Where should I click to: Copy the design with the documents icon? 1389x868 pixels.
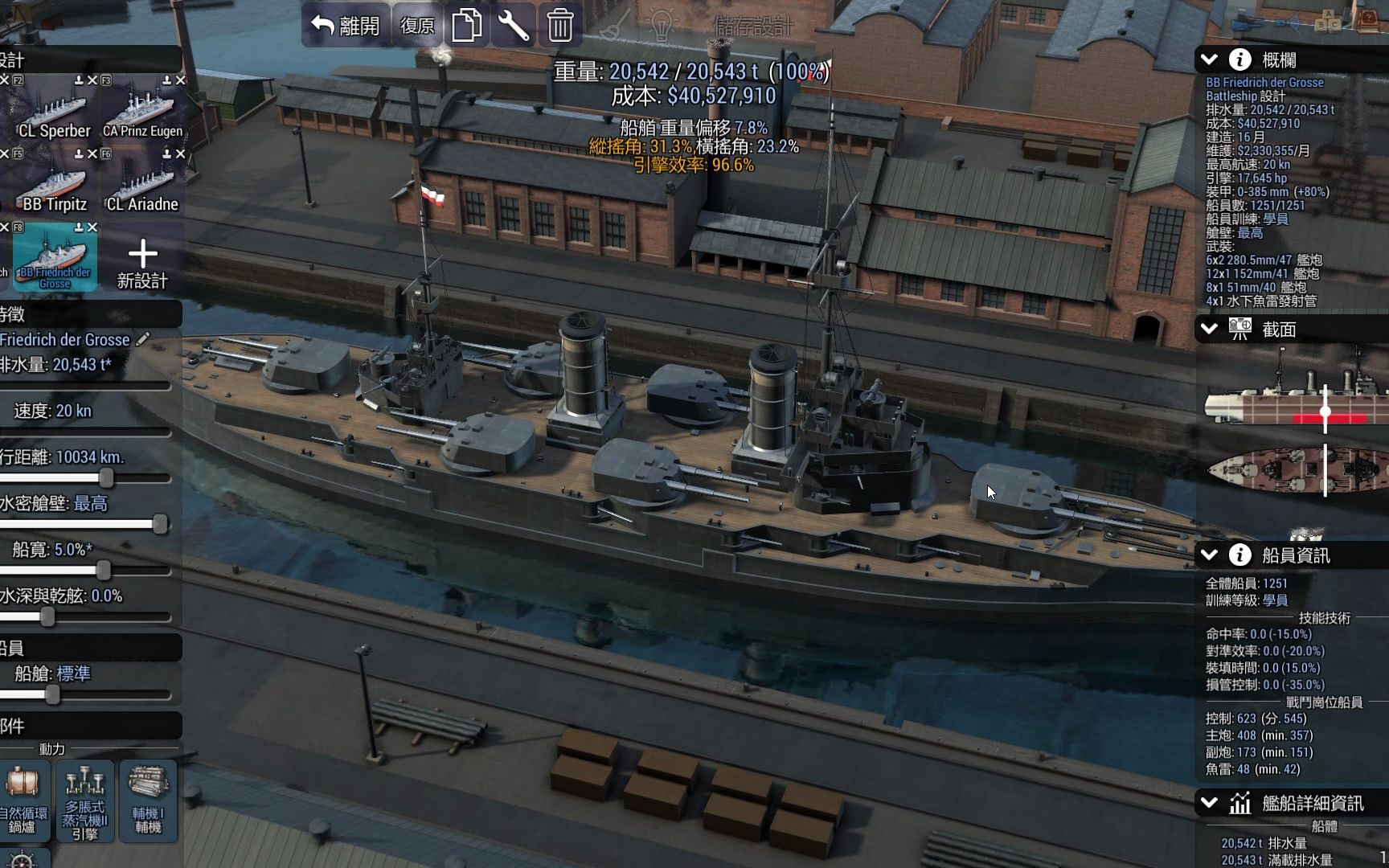click(465, 26)
